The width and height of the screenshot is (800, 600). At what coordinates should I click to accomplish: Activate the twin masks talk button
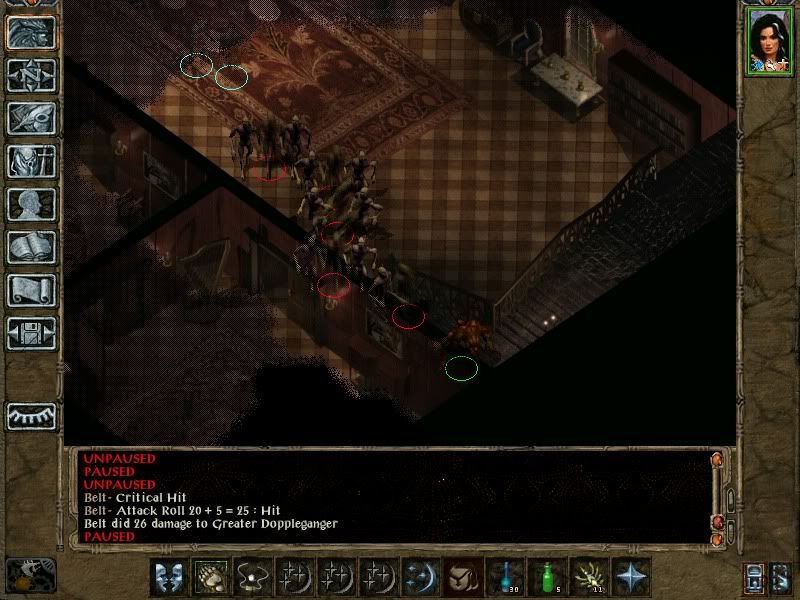[x=167, y=577]
